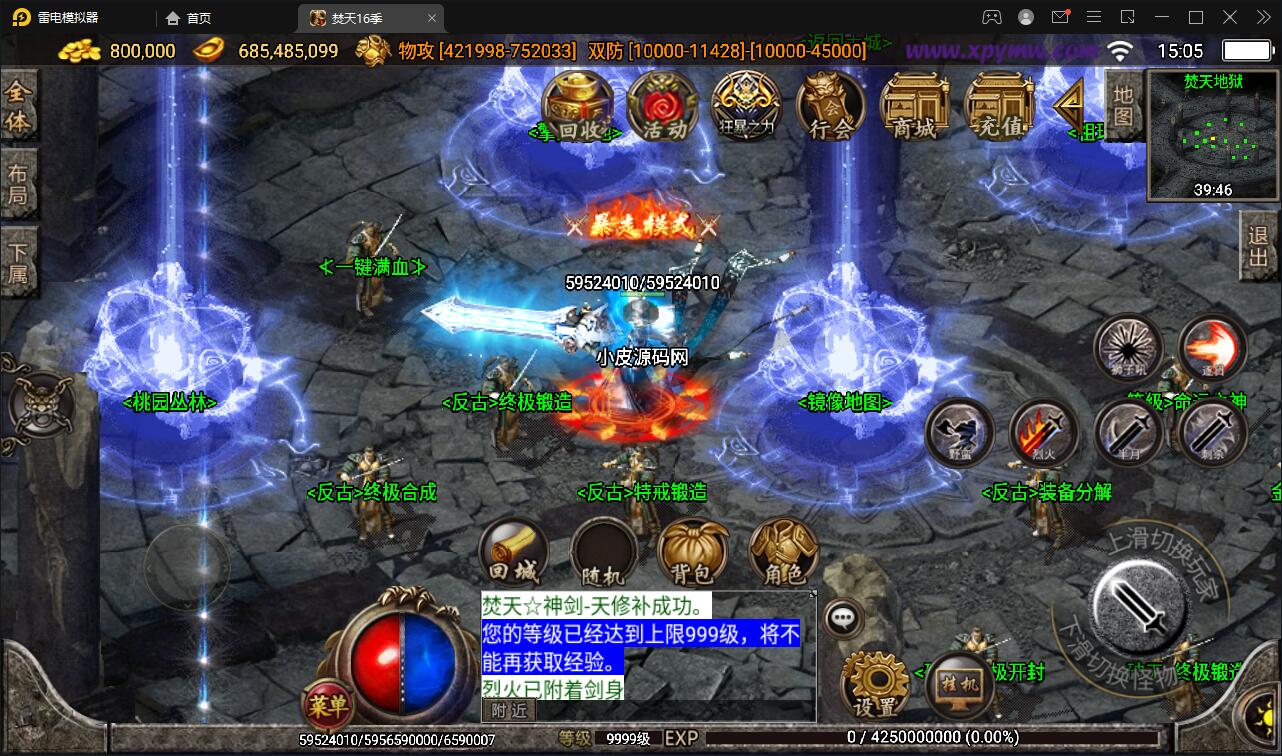Image resolution: width=1282 pixels, height=756 pixels.
Task: Open the 地图 map button
Action: [1124, 106]
